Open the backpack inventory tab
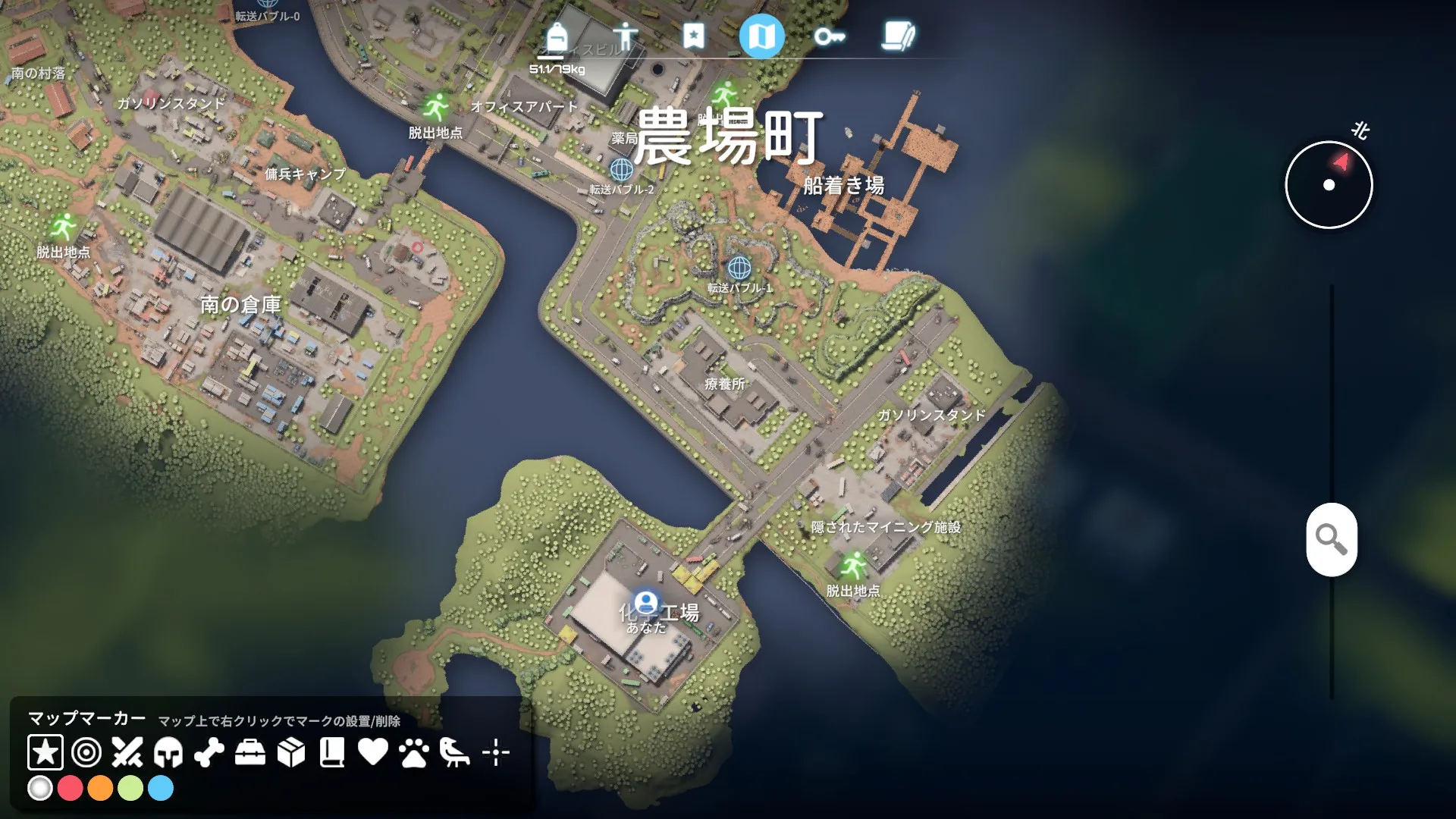This screenshot has height=819, width=1456. coord(557,36)
